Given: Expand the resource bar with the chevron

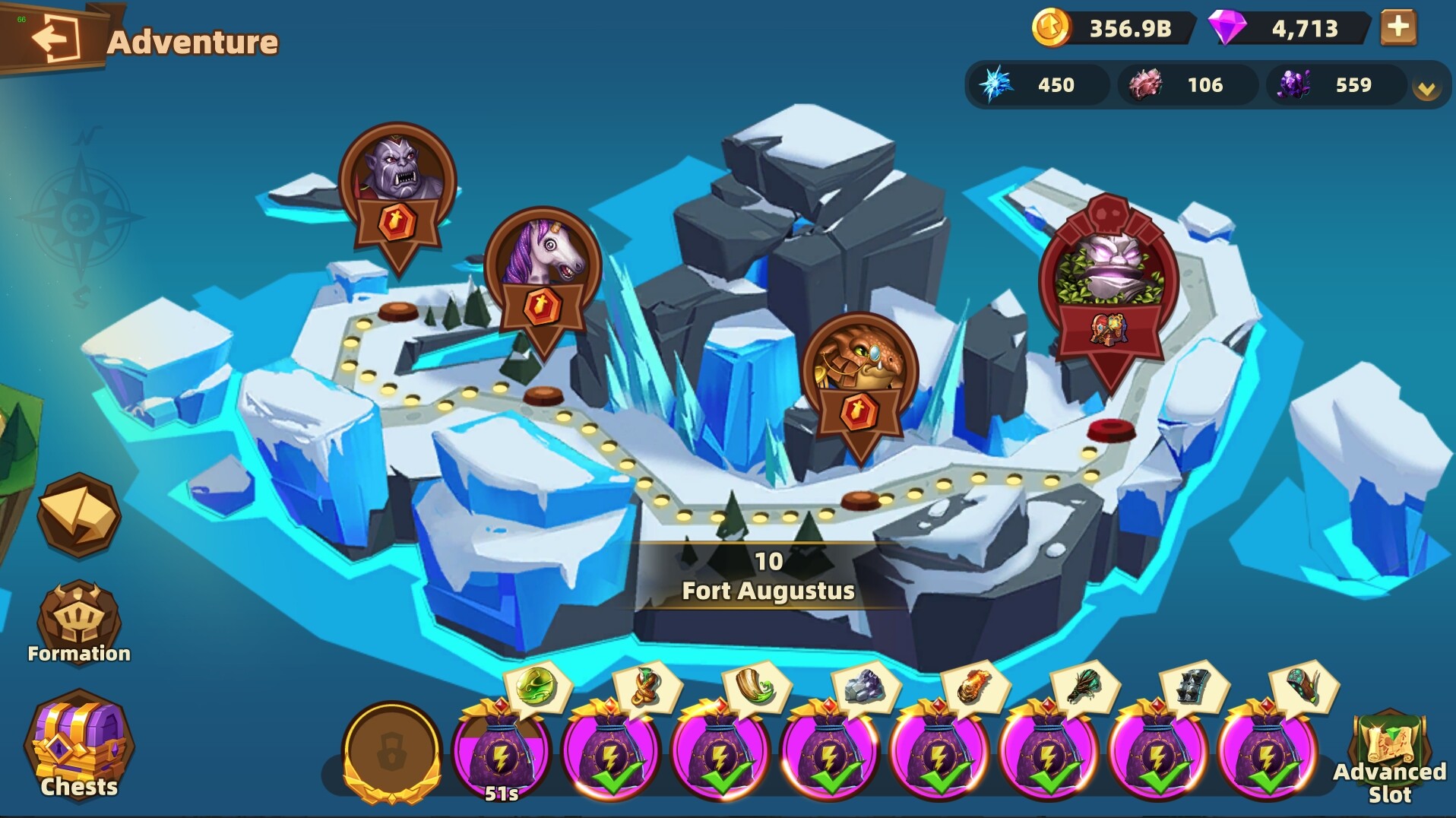Looking at the screenshot, I should (1426, 86).
